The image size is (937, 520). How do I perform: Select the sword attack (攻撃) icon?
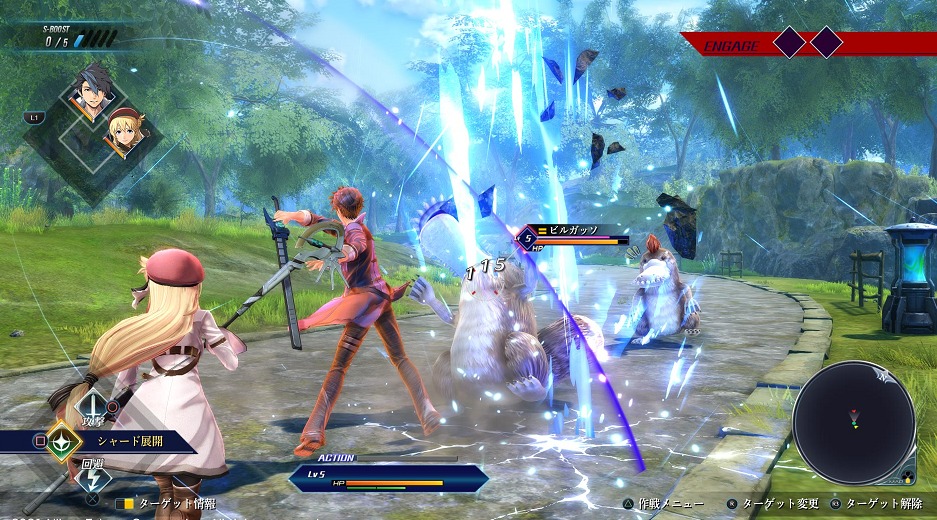[93, 404]
